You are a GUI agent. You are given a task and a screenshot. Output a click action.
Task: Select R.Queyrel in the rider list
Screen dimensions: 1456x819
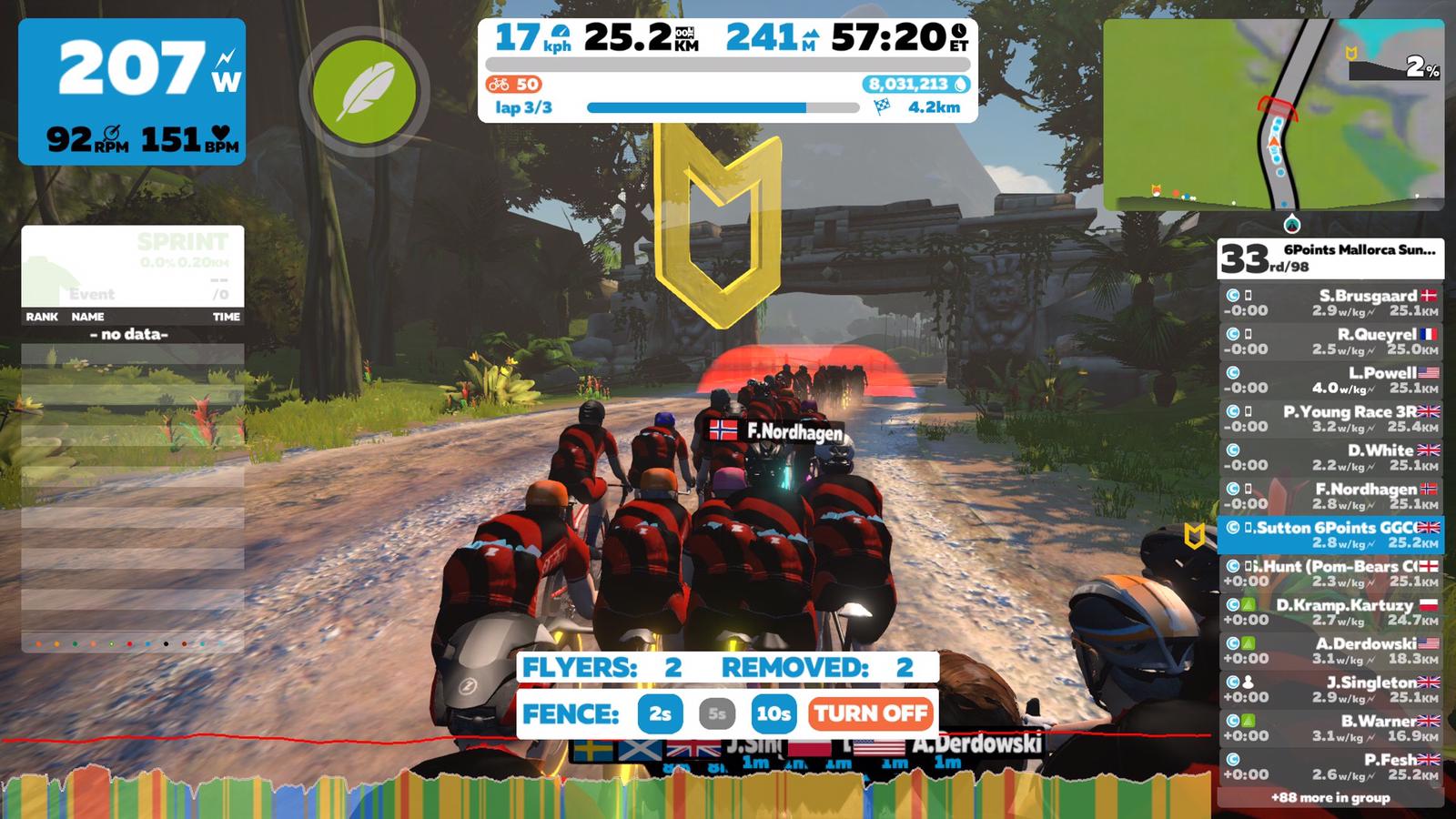[1330, 341]
